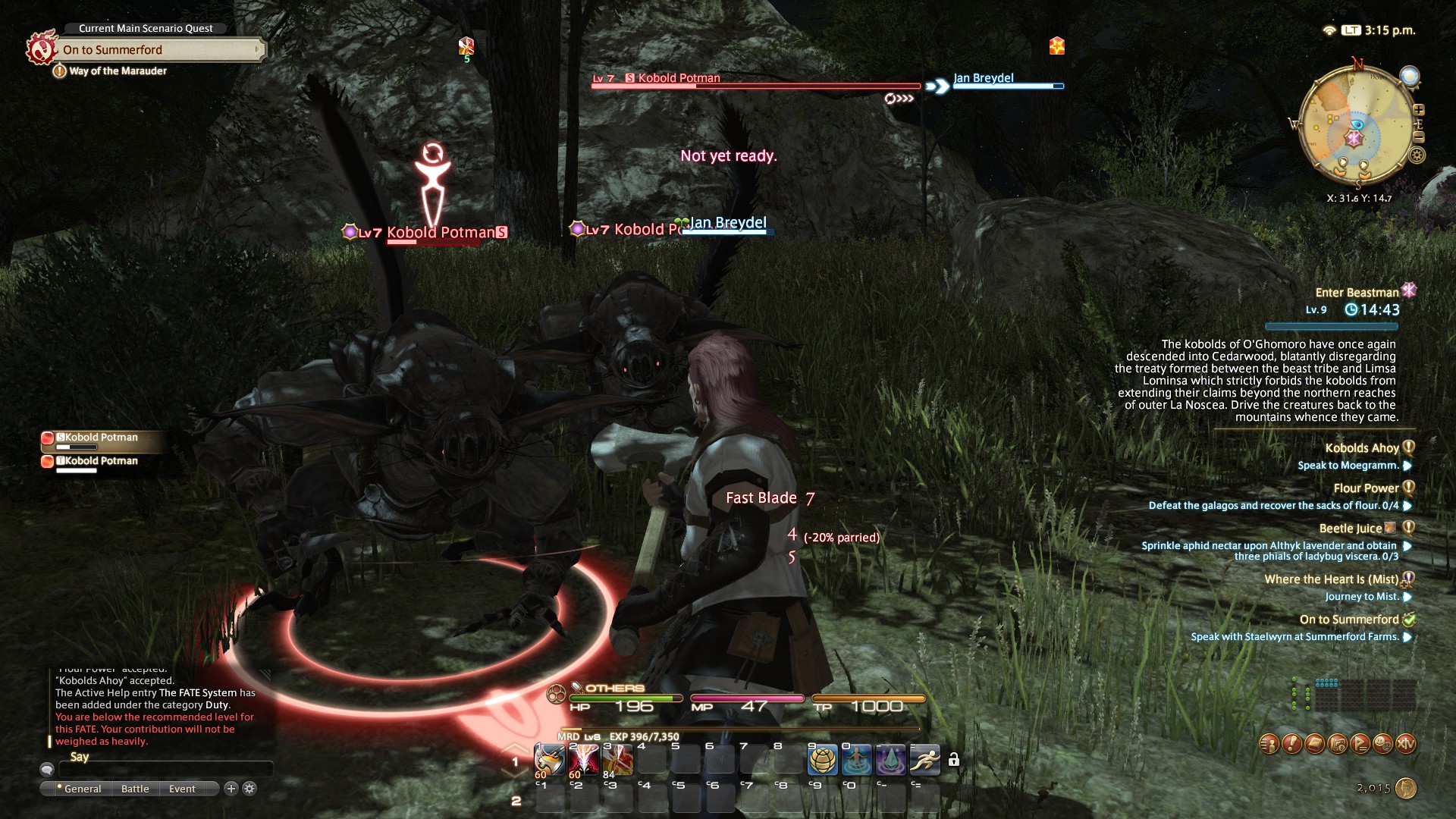Cast Teleport crystal action on hotbar
The height and width of the screenshot is (819, 1456).
(x=890, y=760)
